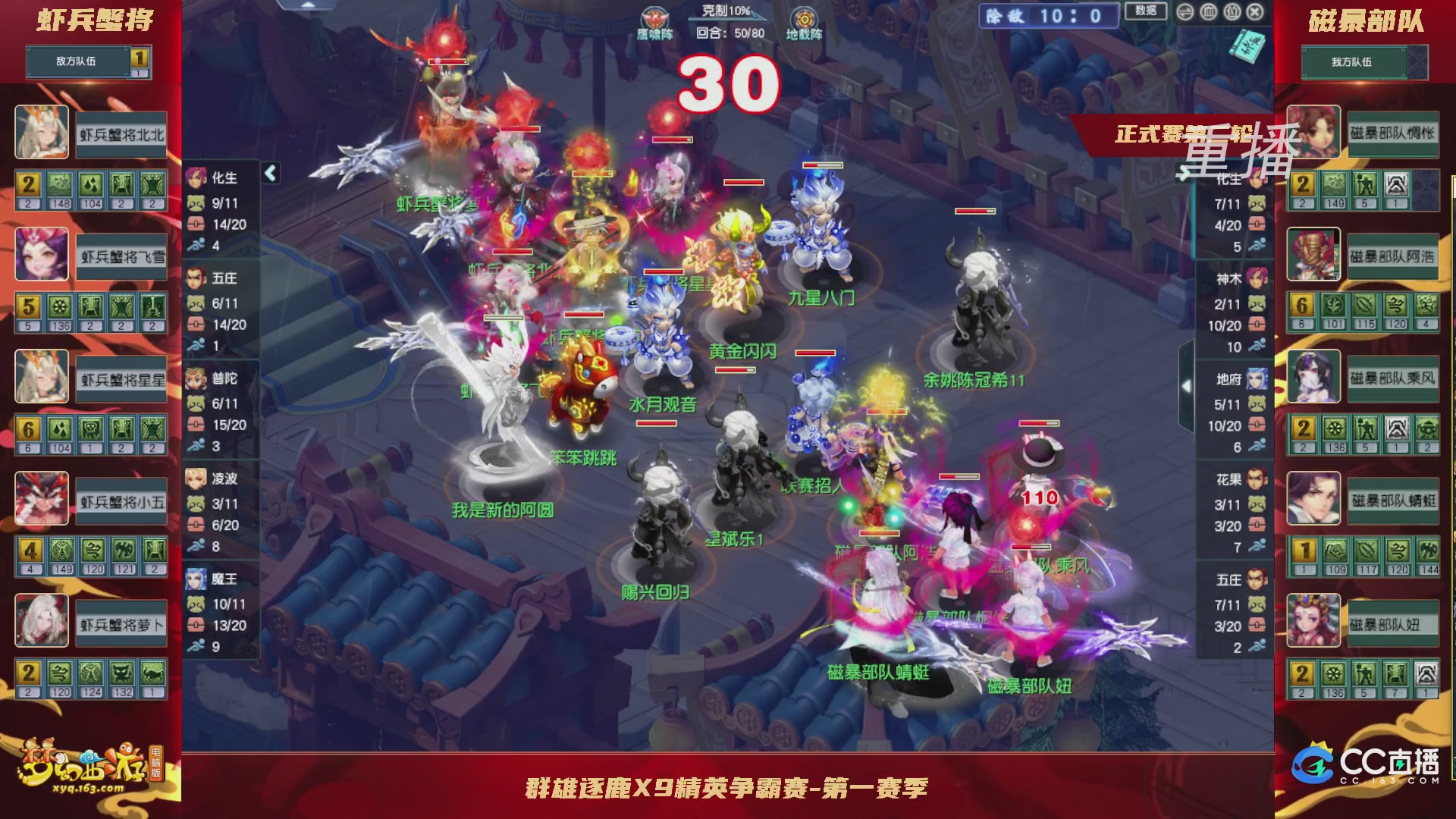The image size is (1456, 819).
Task: Click 普陀's head icon in the left stats panel
Action: tap(196, 379)
